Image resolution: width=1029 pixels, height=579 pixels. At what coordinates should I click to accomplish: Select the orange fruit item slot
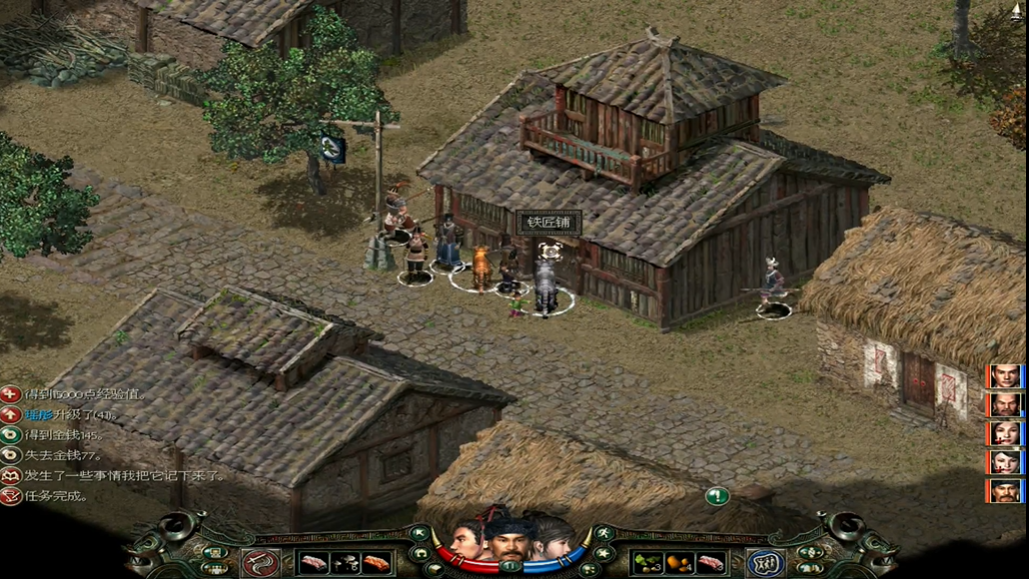point(681,563)
